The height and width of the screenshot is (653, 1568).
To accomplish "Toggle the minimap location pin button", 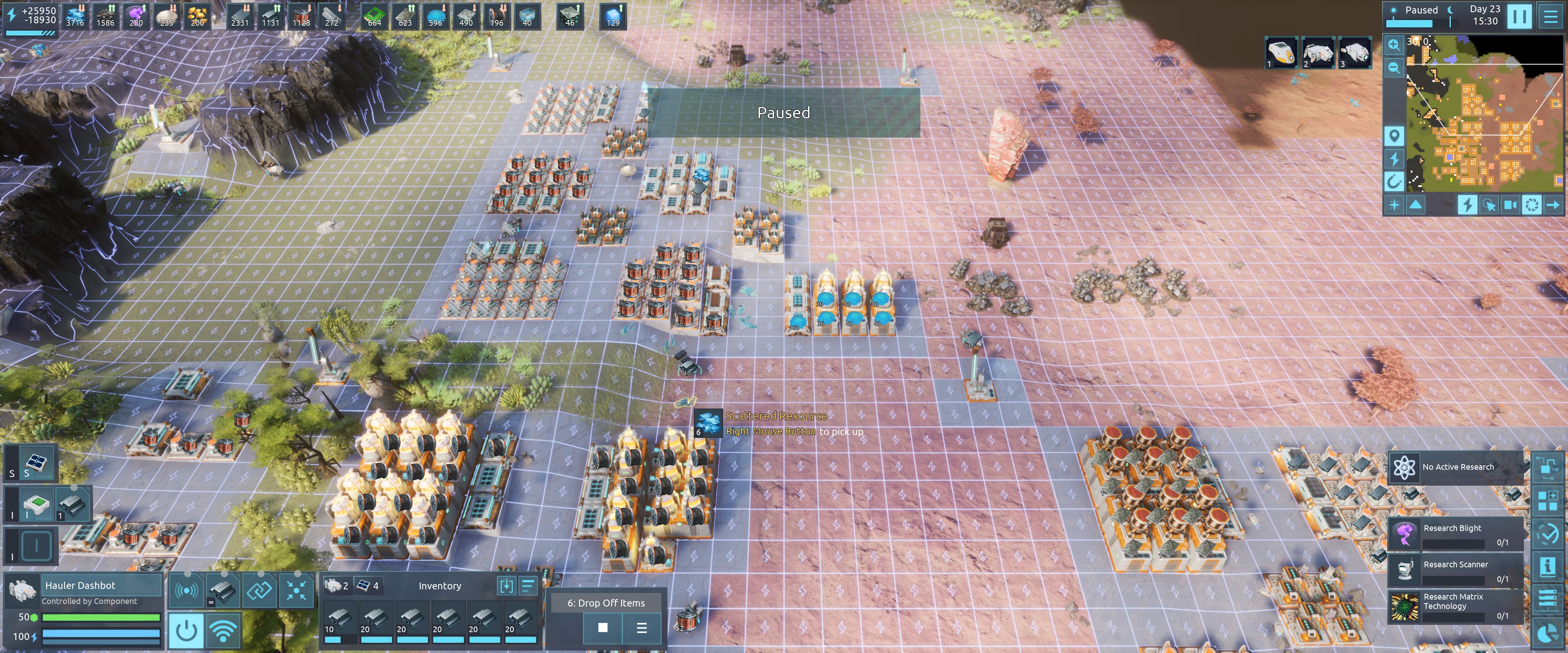I will 1394,135.
